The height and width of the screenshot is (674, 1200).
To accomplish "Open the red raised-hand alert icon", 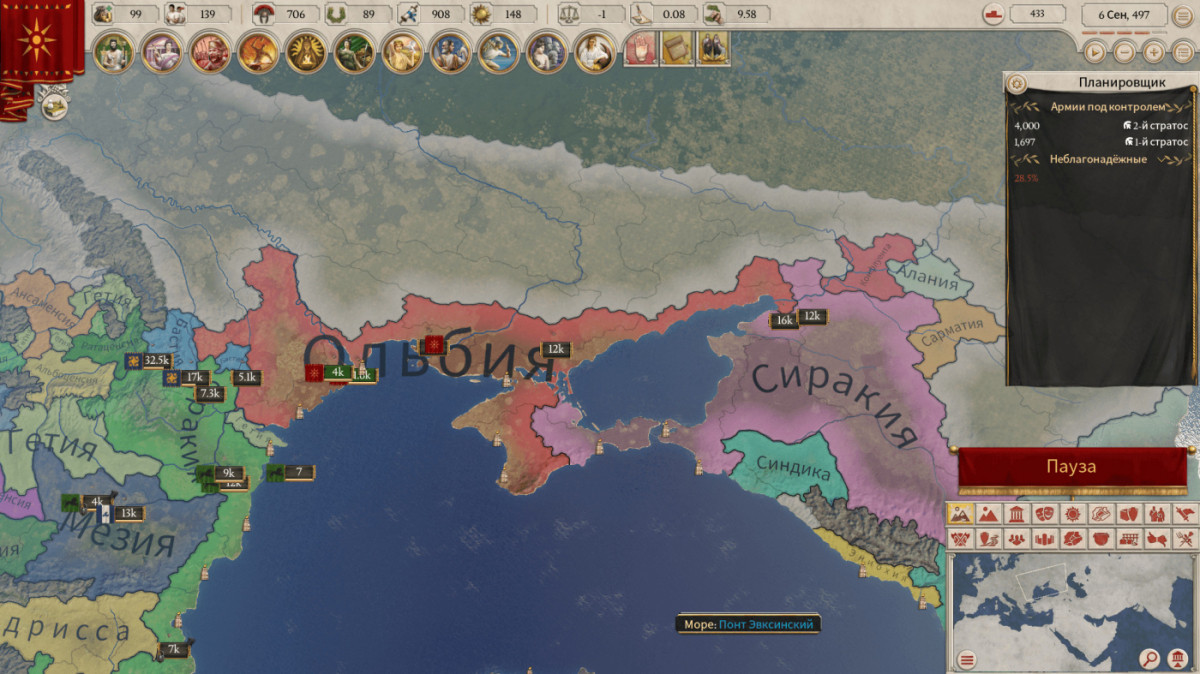I will tap(641, 50).
